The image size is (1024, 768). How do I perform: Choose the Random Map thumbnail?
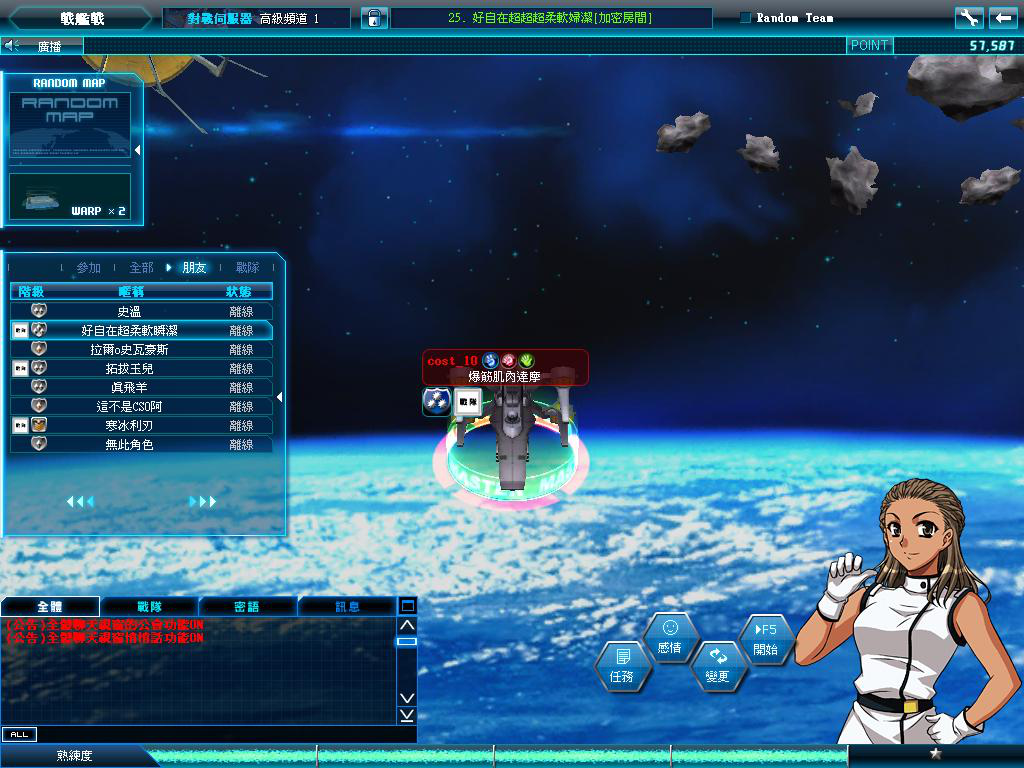click(x=70, y=125)
